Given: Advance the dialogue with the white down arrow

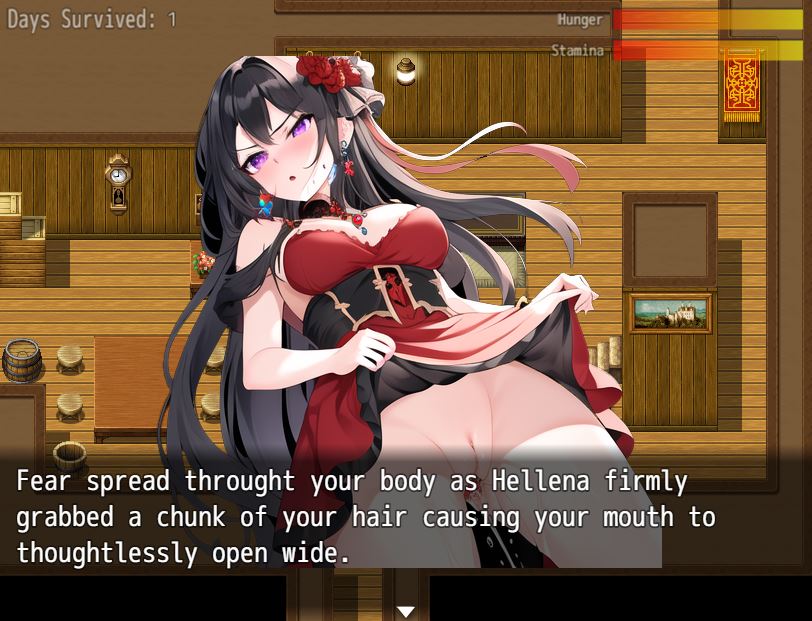Looking at the screenshot, I should (405, 610).
